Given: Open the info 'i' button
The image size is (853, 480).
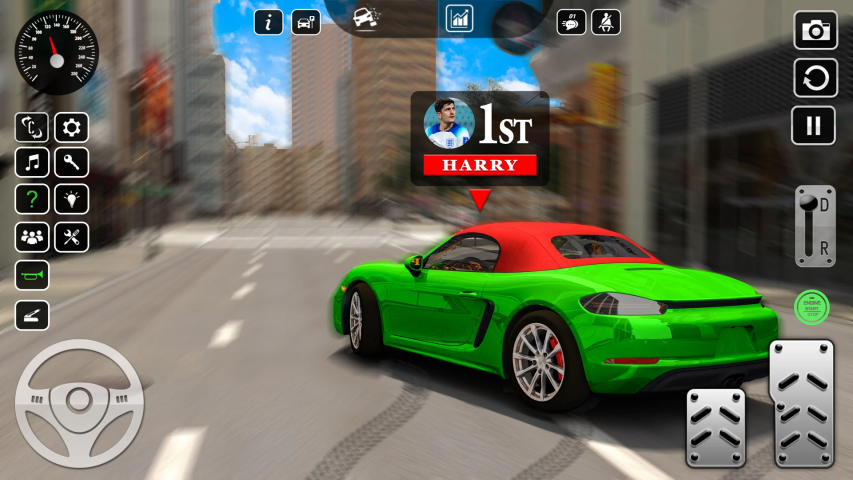Looking at the screenshot, I should [x=268, y=22].
